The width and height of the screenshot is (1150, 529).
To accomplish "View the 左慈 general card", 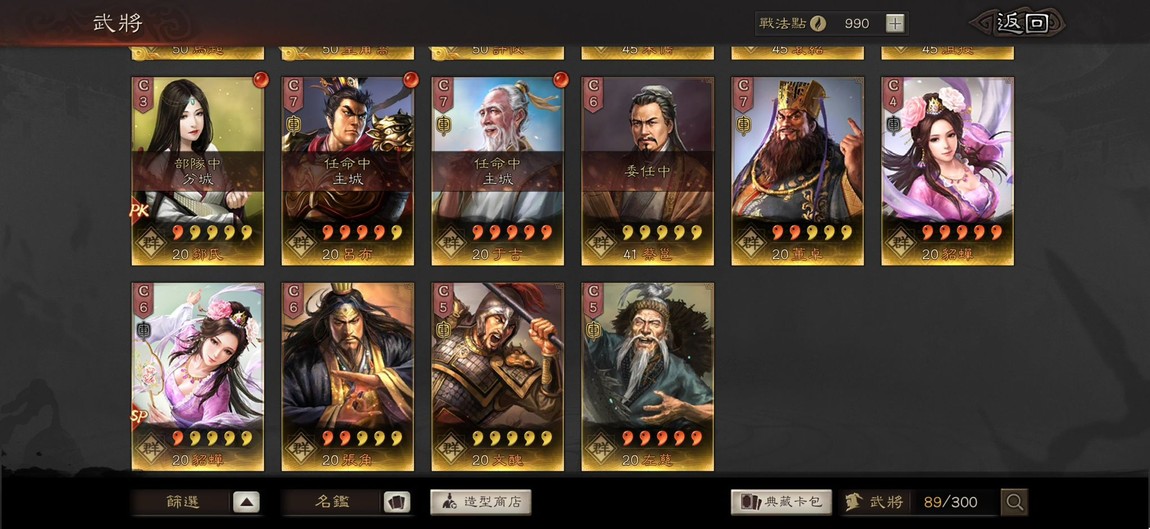I will [648, 376].
